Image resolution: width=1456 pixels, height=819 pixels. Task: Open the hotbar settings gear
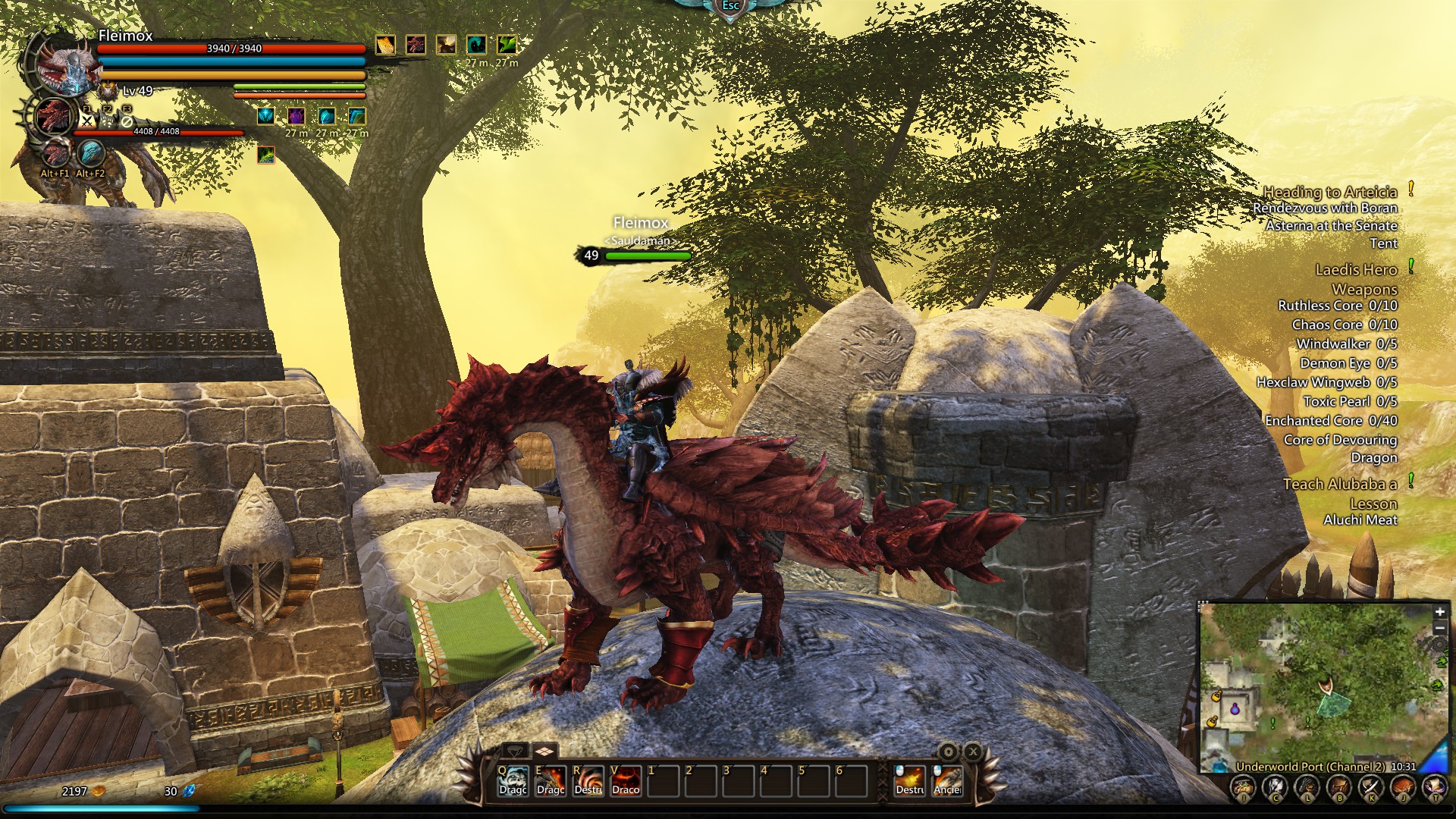click(x=949, y=752)
